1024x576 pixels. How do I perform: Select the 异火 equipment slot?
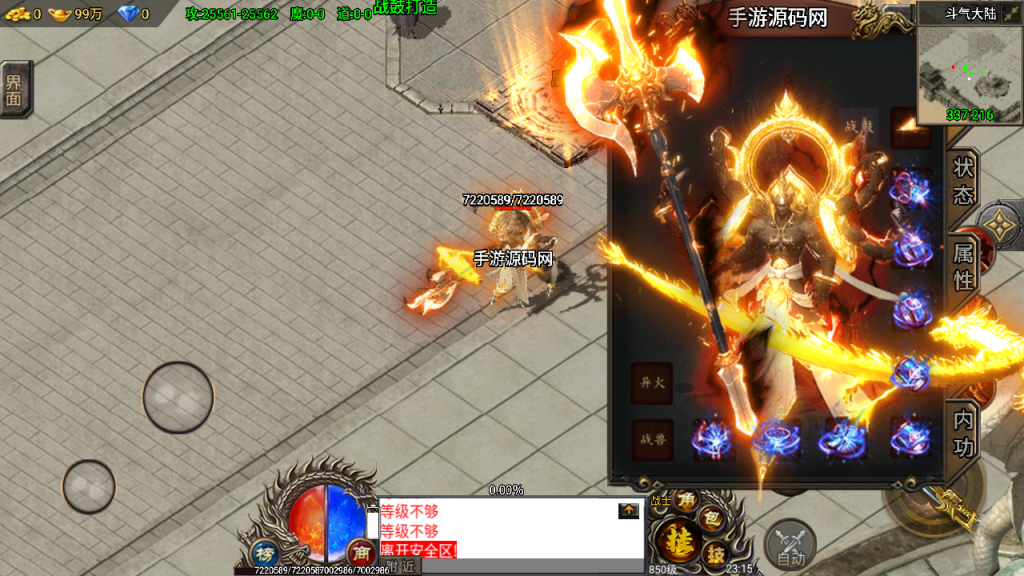click(652, 383)
